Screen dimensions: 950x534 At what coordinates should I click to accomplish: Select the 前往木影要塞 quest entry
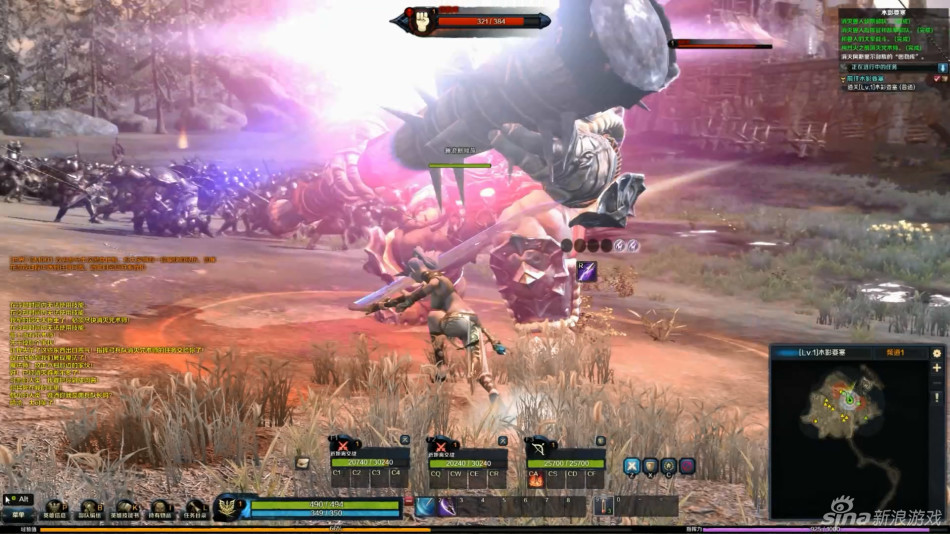click(x=866, y=78)
